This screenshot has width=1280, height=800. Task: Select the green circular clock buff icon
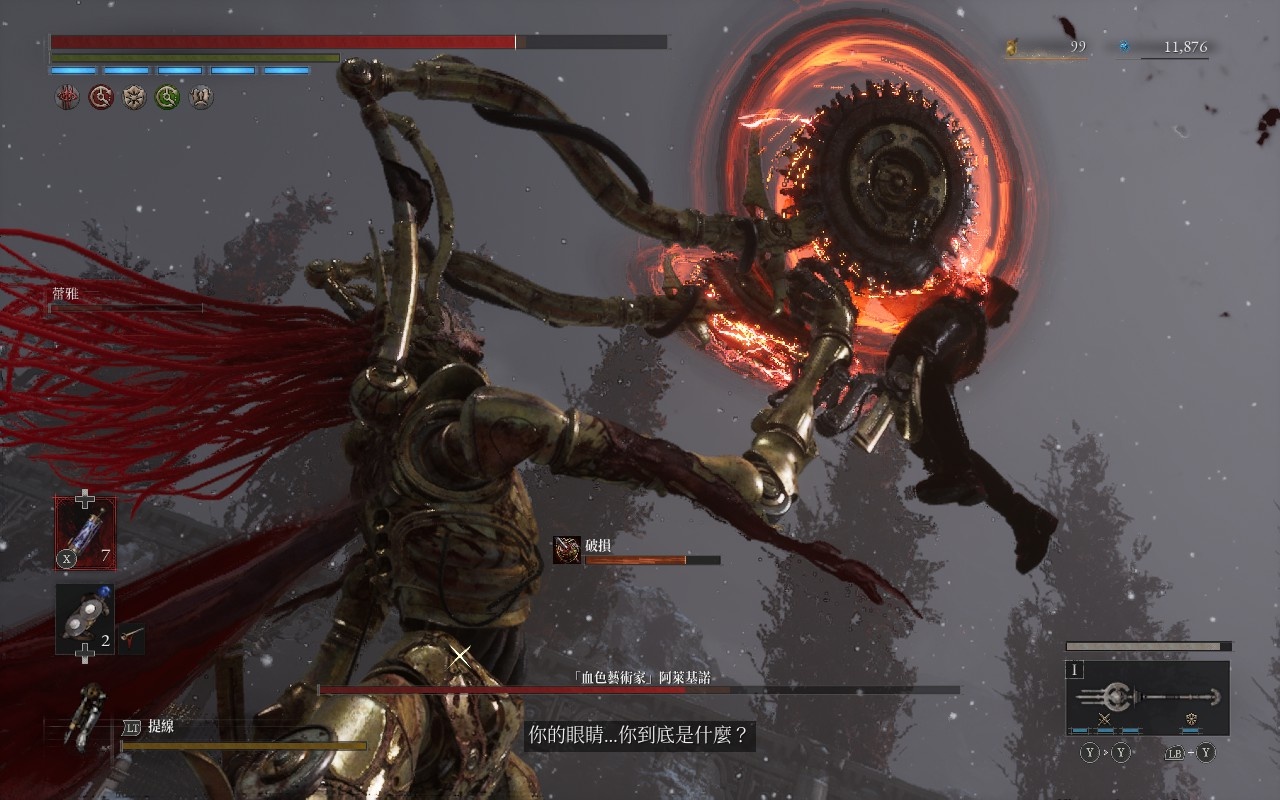167,97
